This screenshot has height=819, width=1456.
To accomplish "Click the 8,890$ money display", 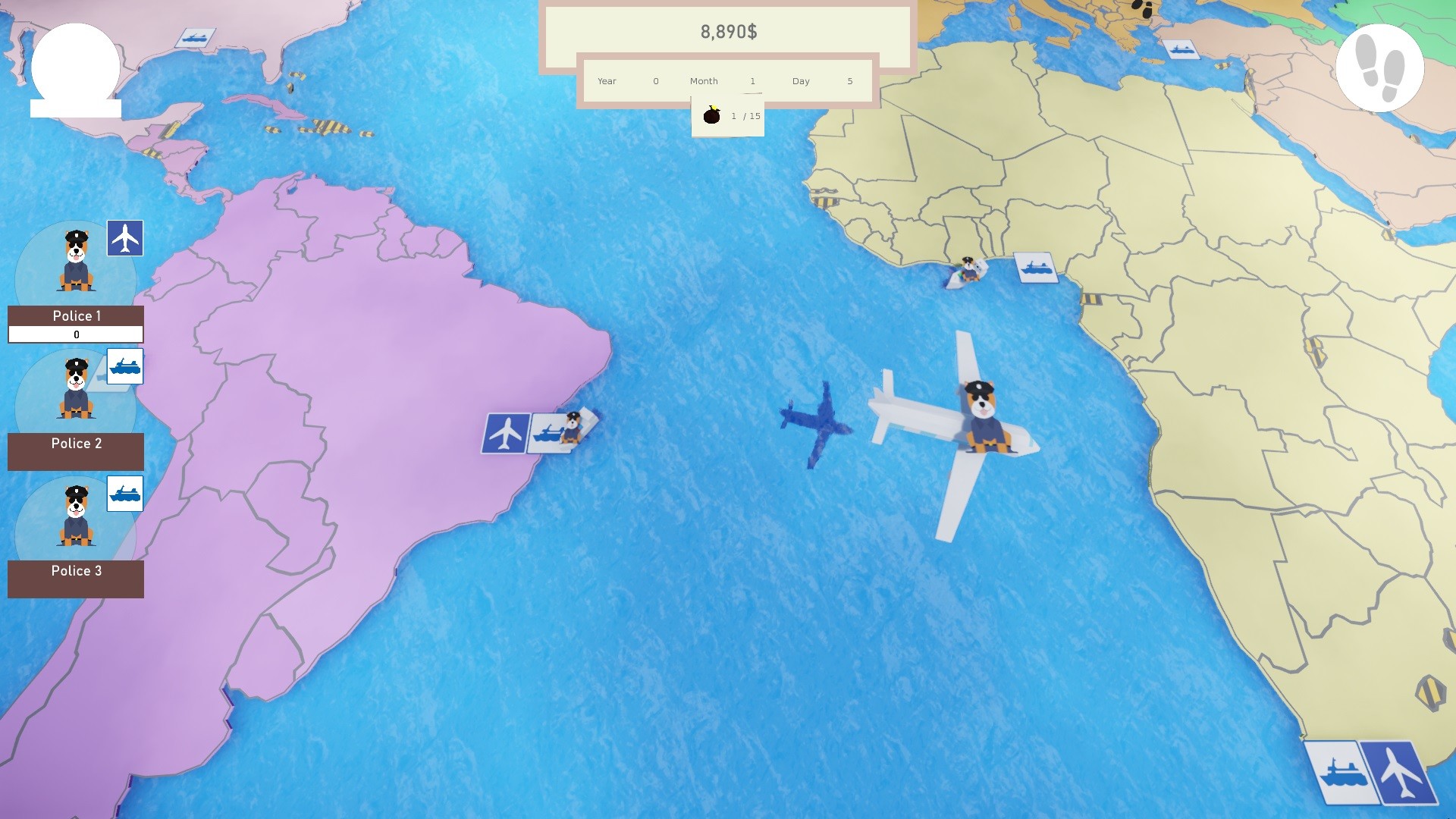I will pyautogui.click(x=726, y=32).
